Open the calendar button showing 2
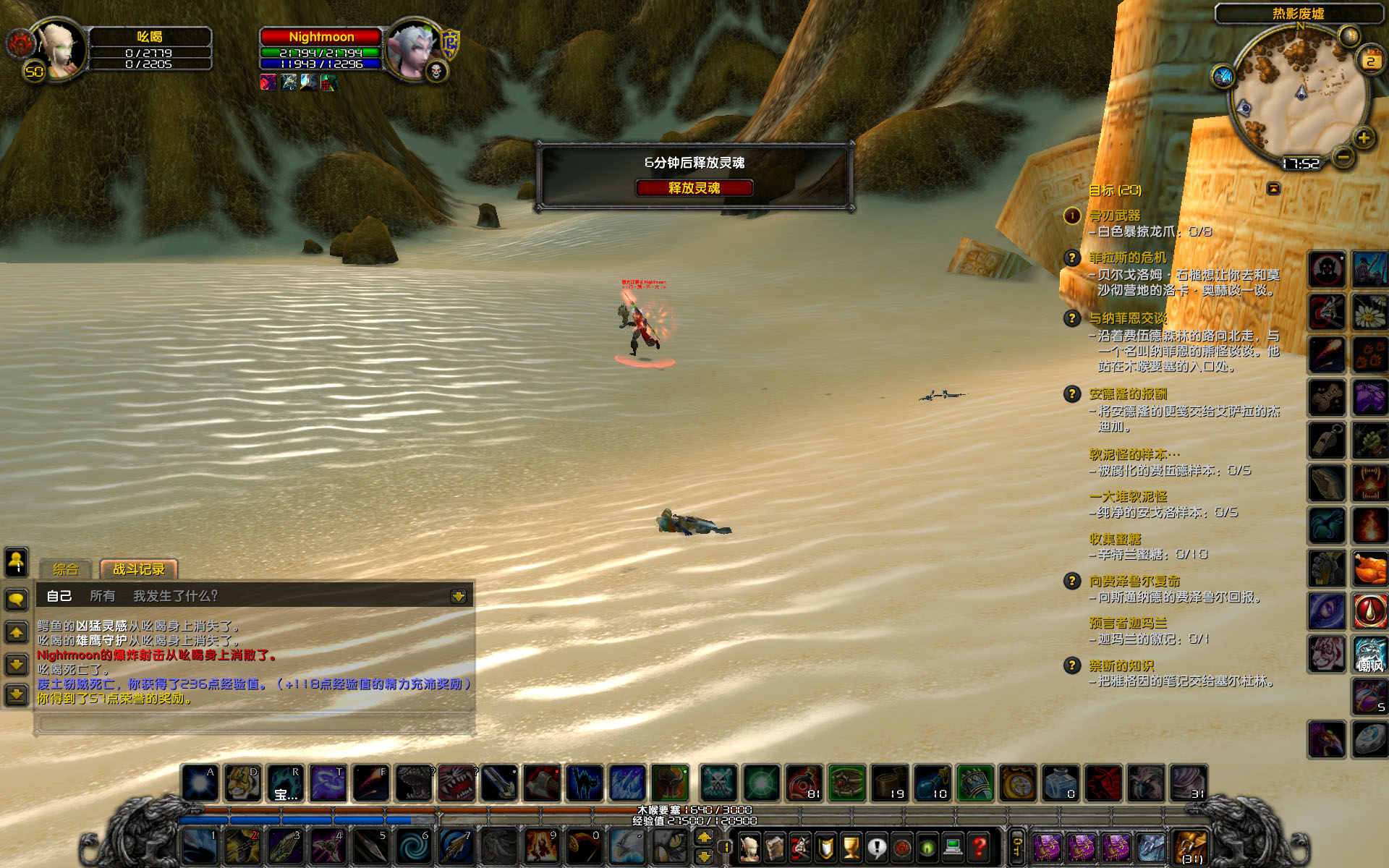 (1369, 60)
